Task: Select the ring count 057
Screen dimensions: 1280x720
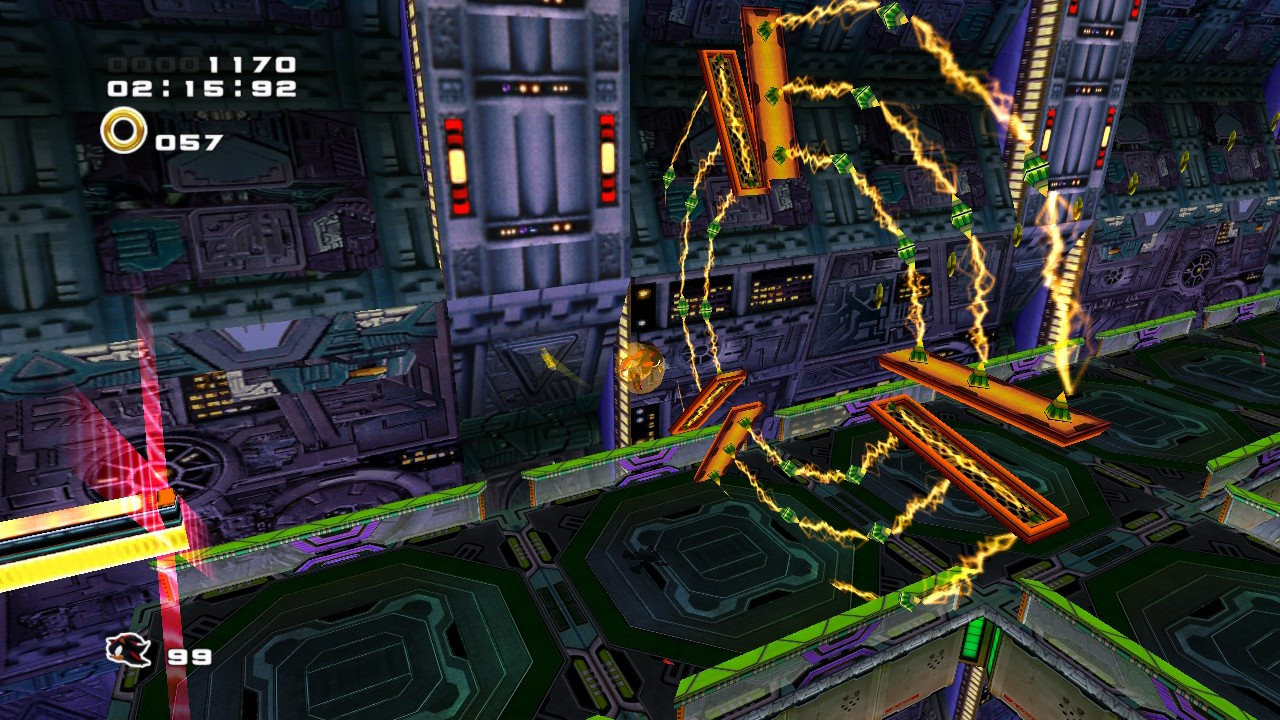Action: click(187, 140)
